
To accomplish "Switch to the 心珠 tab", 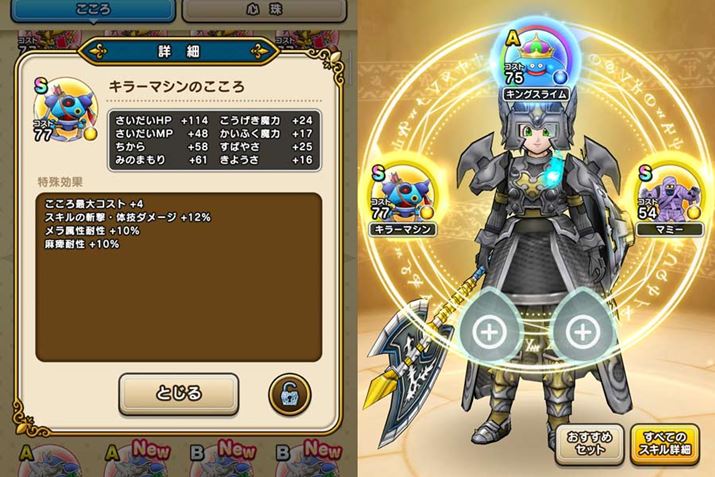I will tap(263, 11).
